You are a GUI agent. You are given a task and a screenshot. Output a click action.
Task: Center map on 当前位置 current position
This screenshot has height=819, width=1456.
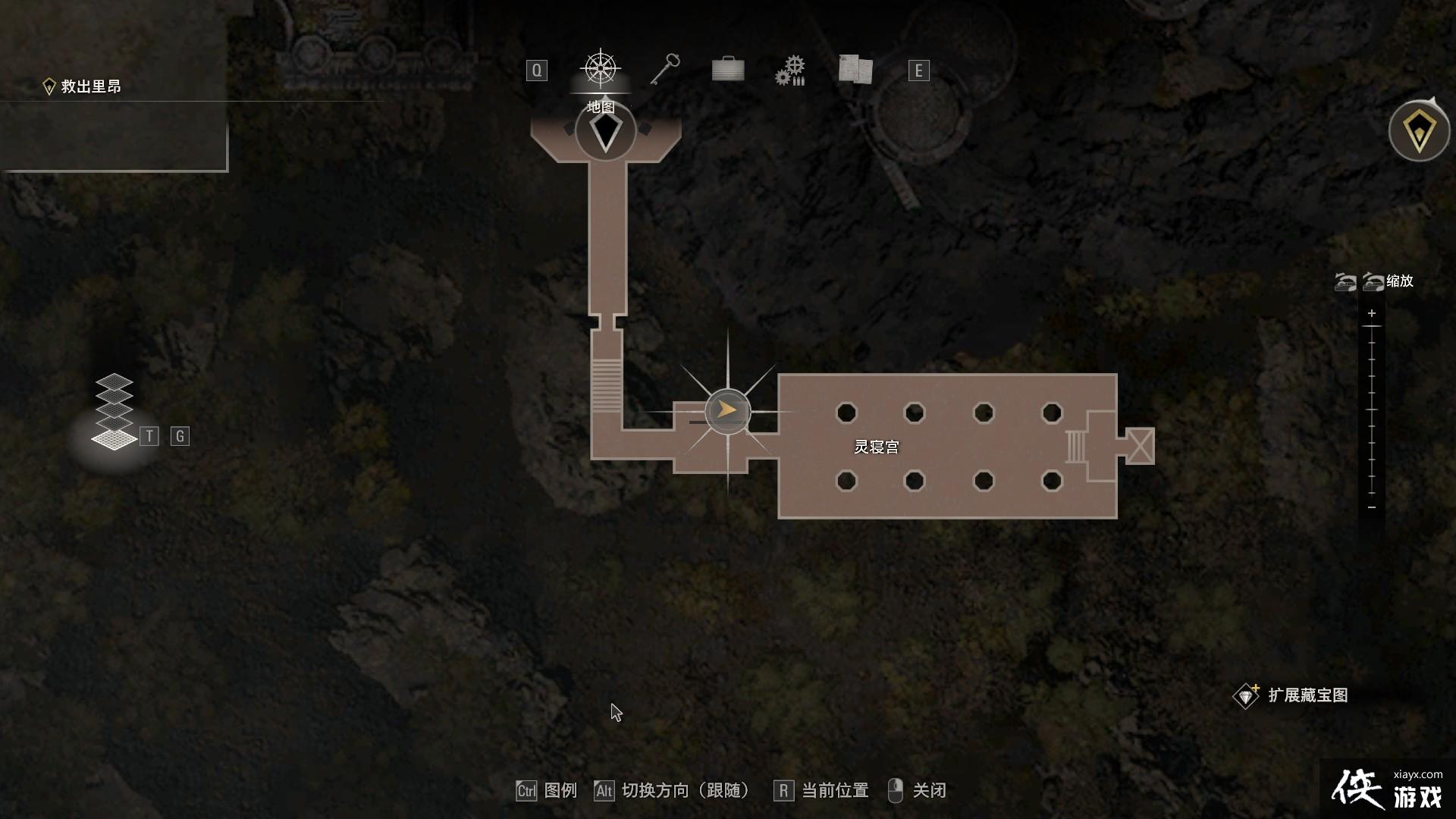pos(822,790)
